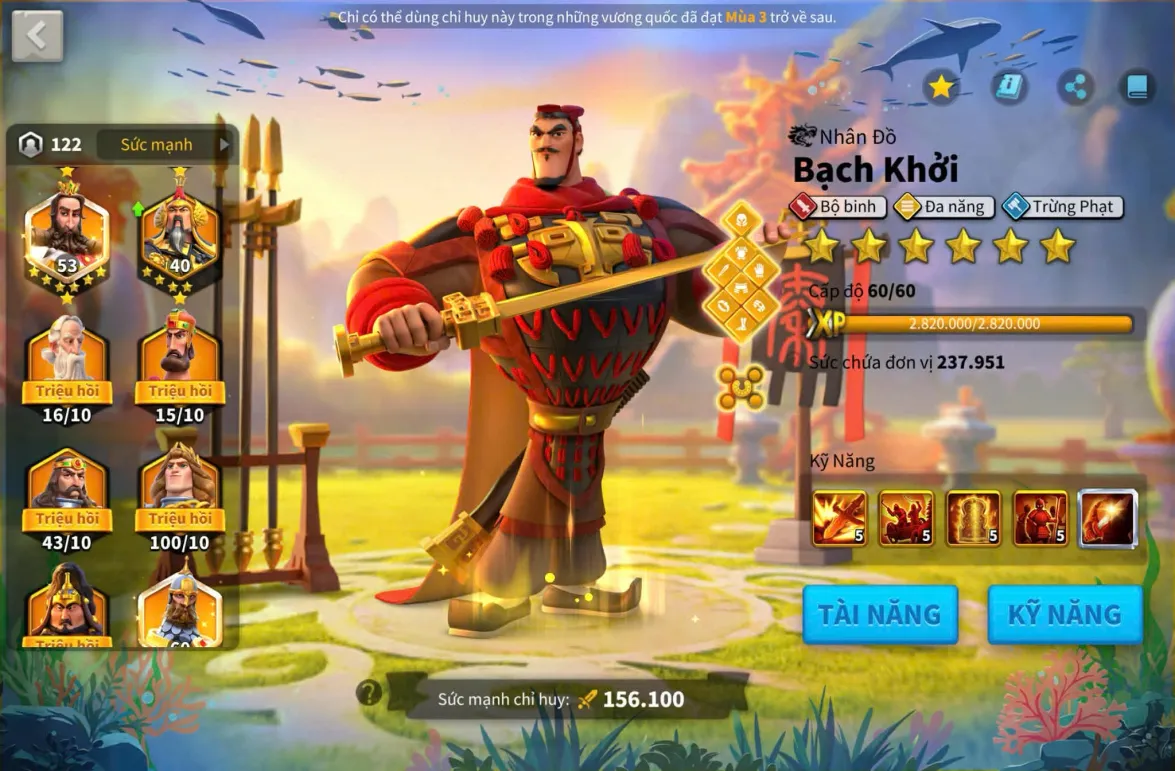Screen dimensions: 1175x771
Task: Click the question mark help icon
Action: (x=369, y=692)
